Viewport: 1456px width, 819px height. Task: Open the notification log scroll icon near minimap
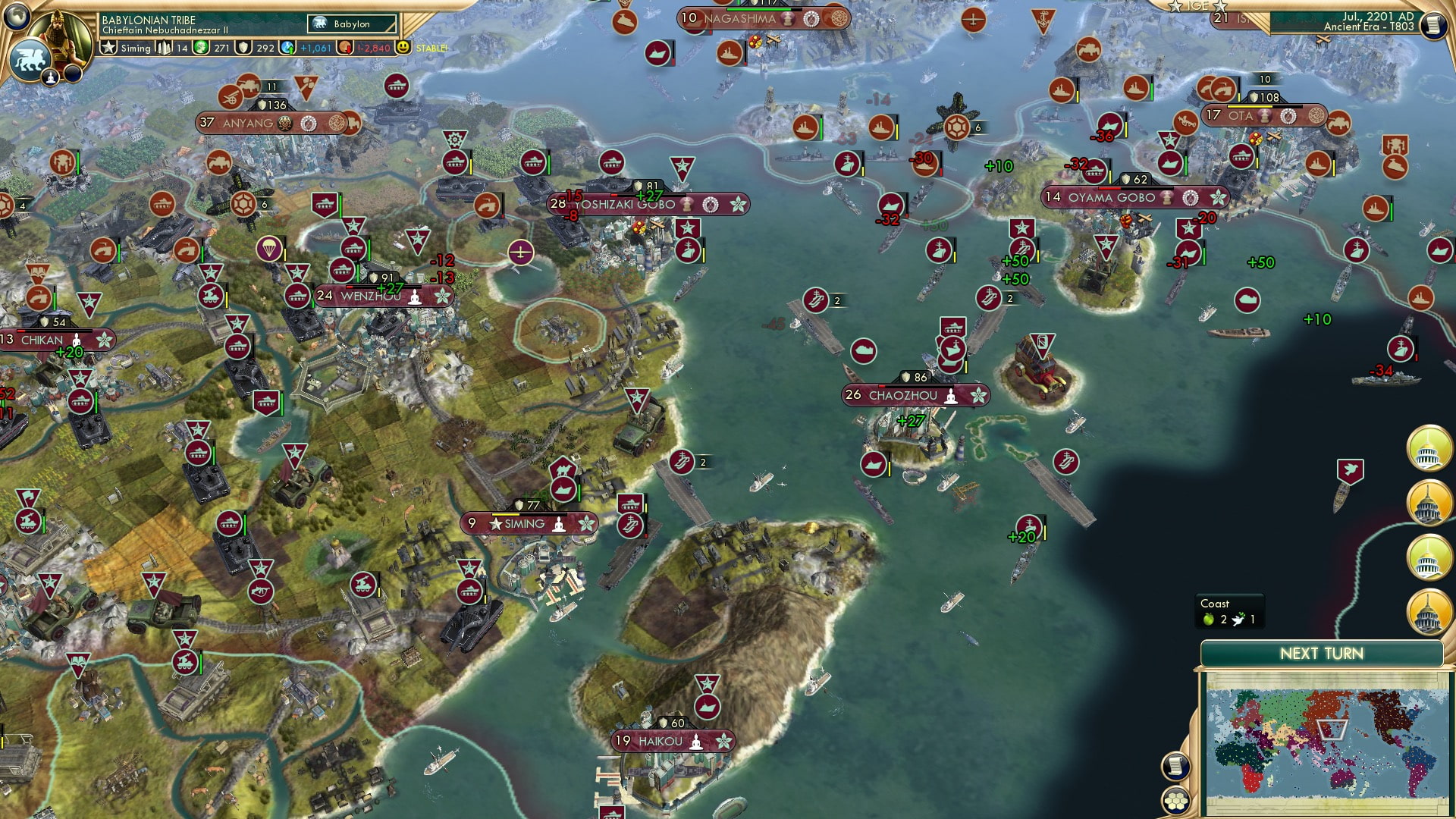pyautogui.click(x=1175, y=764)
